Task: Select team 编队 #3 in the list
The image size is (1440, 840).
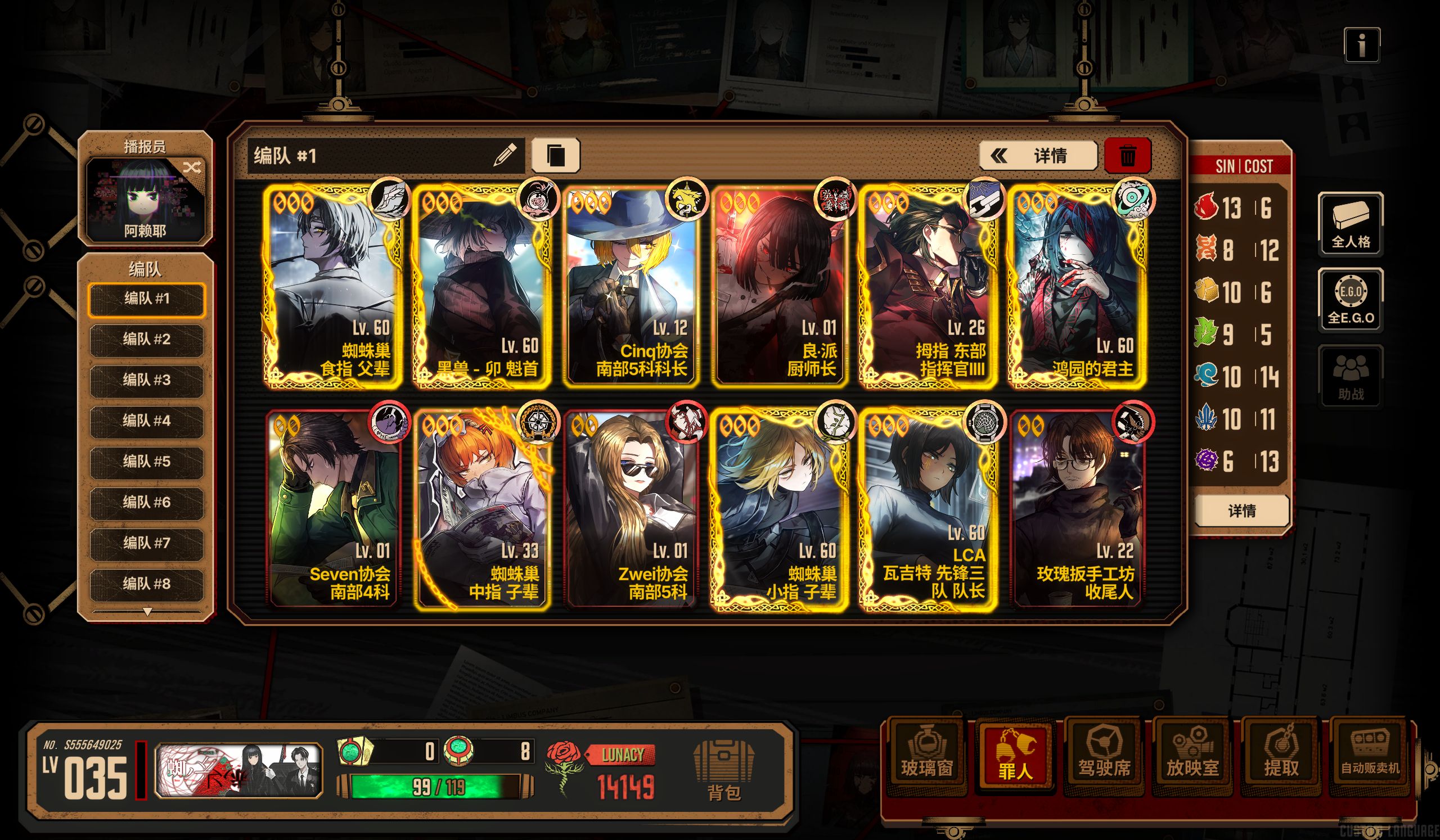Action: 146,380
